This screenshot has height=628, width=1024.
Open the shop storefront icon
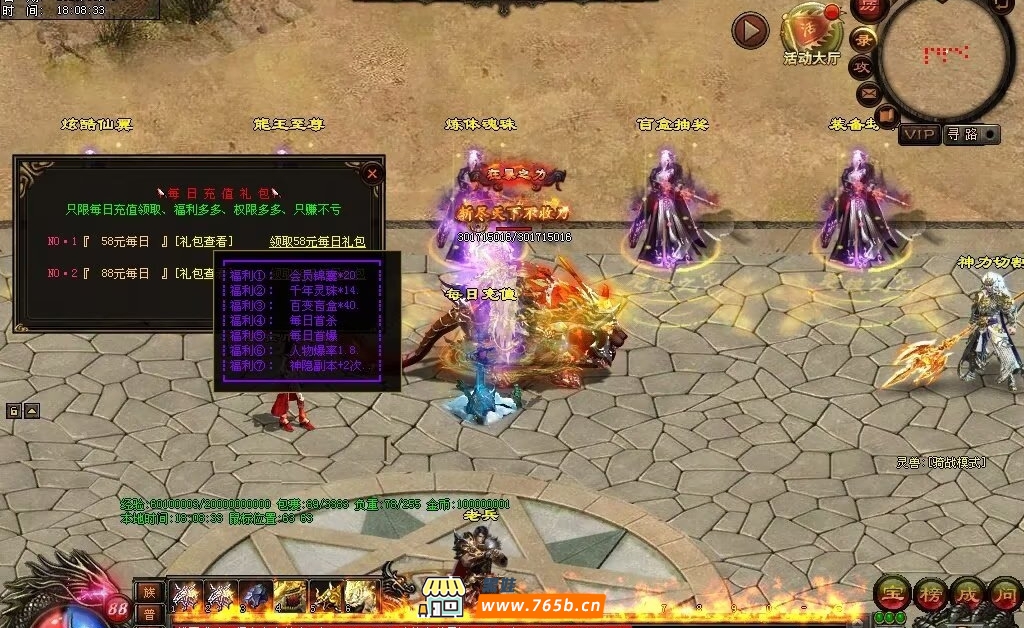(441, 598)
